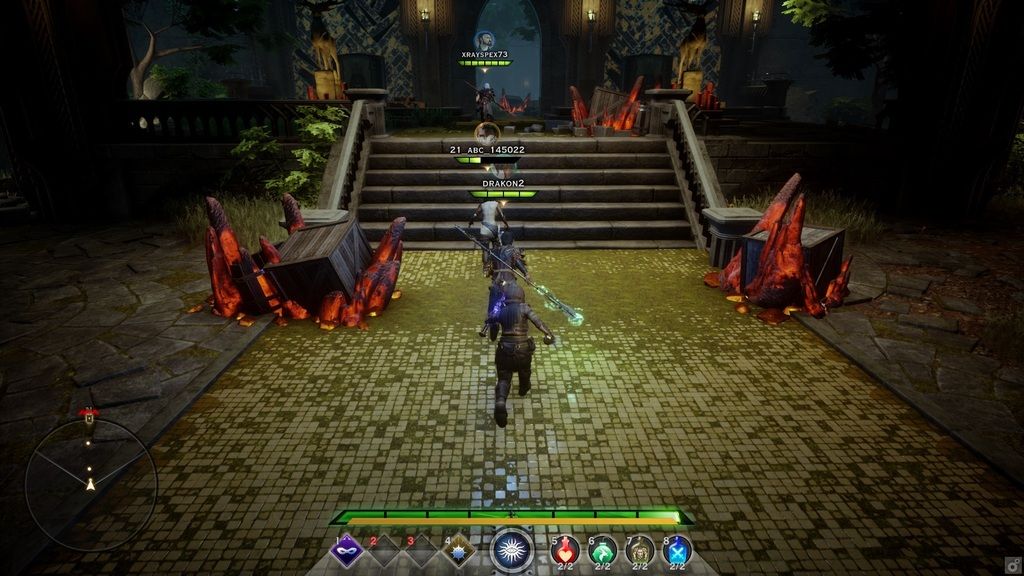Use the green potion in slot 6
The image size is (1024, 576).
click(603, 550)
